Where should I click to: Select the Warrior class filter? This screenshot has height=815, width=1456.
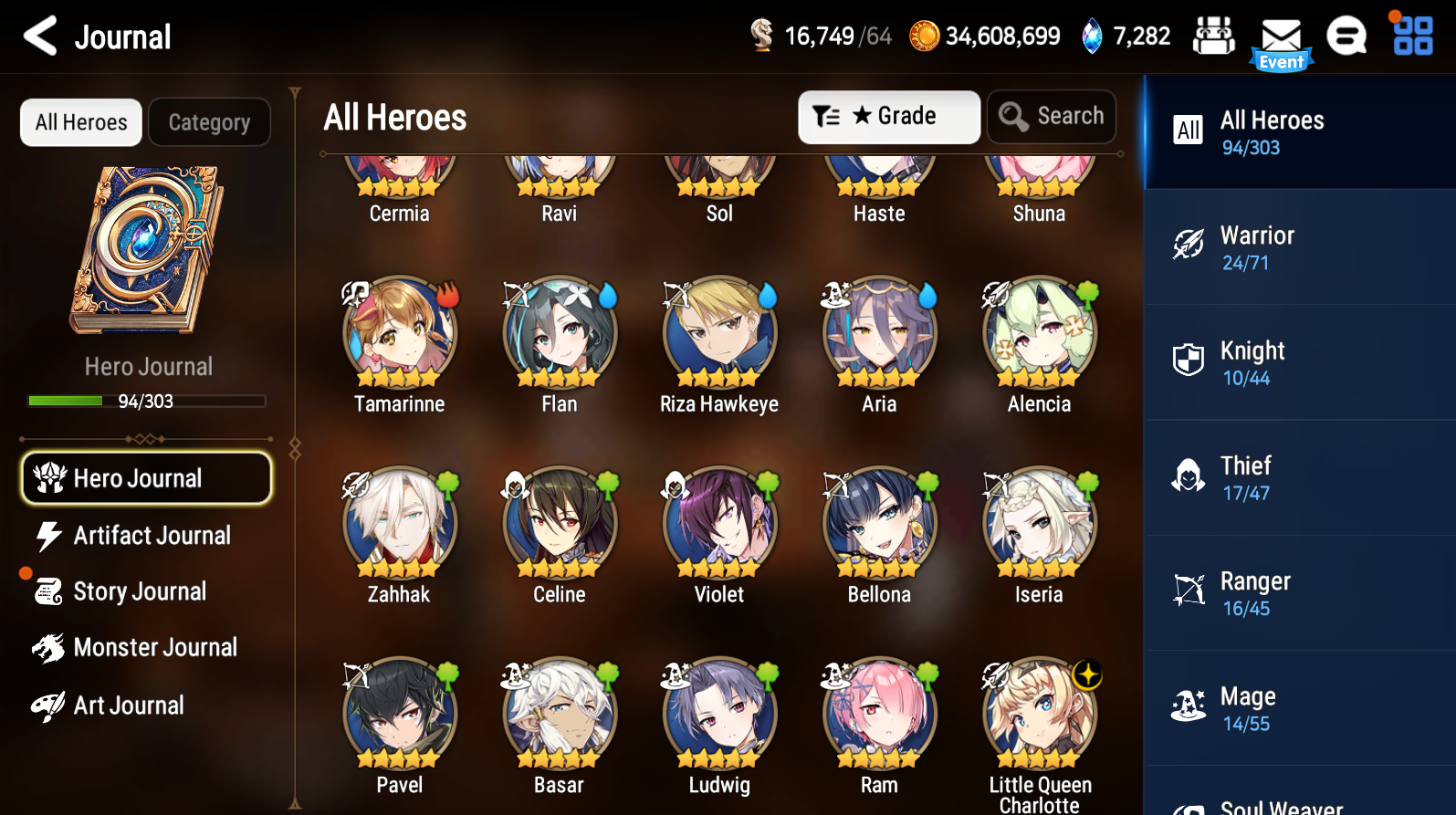click(1297, 246)
